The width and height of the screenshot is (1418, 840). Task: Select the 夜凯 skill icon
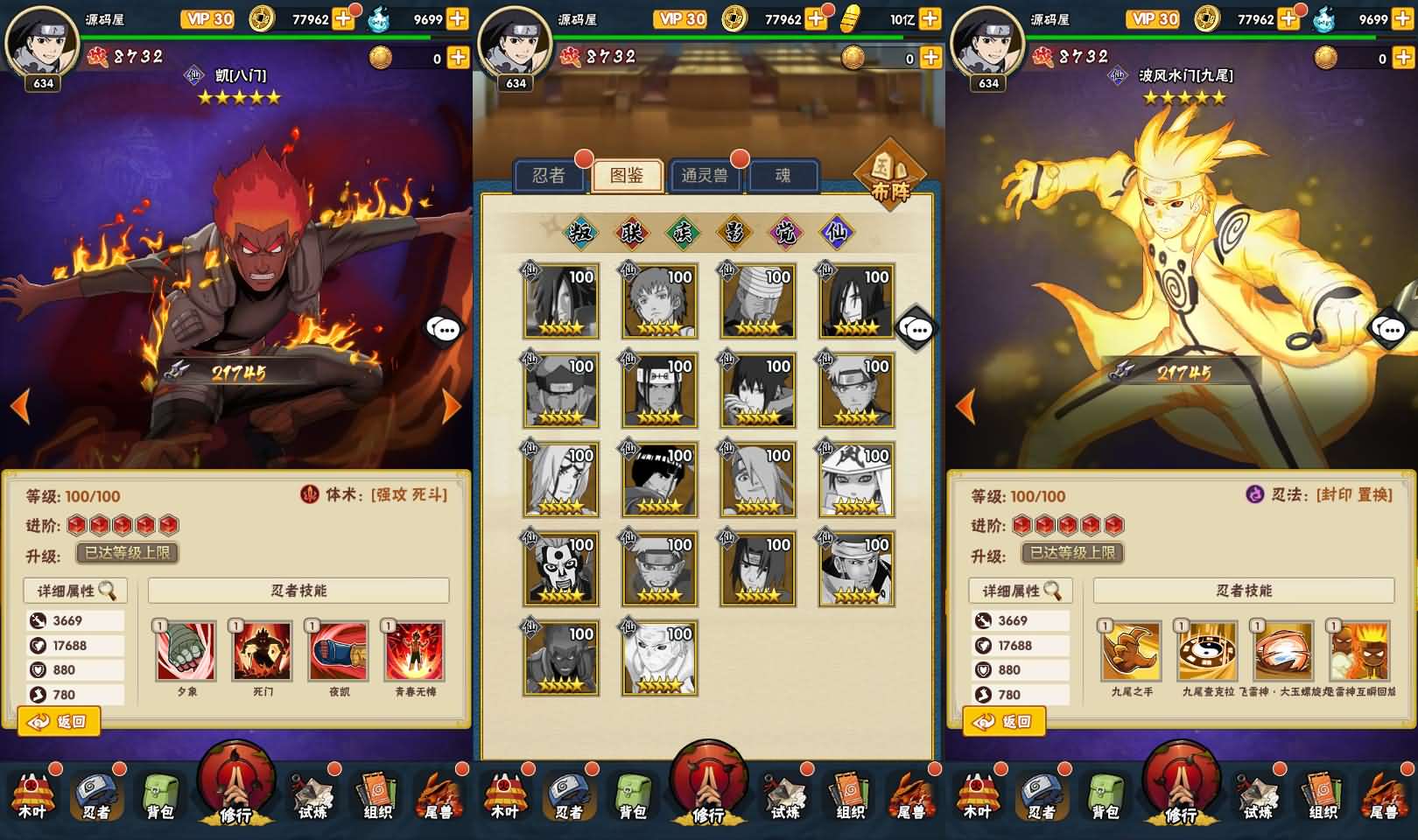[339, 651]
